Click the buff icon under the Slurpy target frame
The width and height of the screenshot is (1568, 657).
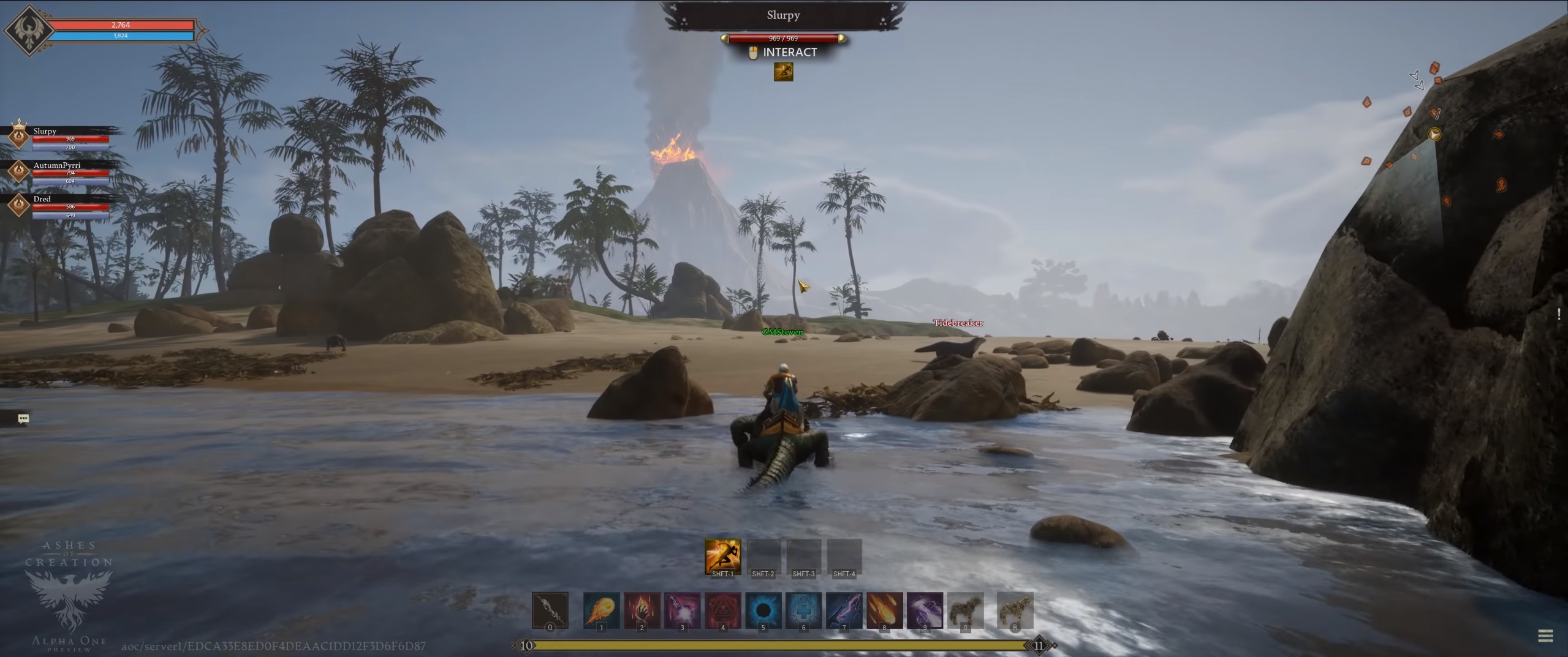click(x=783, y=72)
